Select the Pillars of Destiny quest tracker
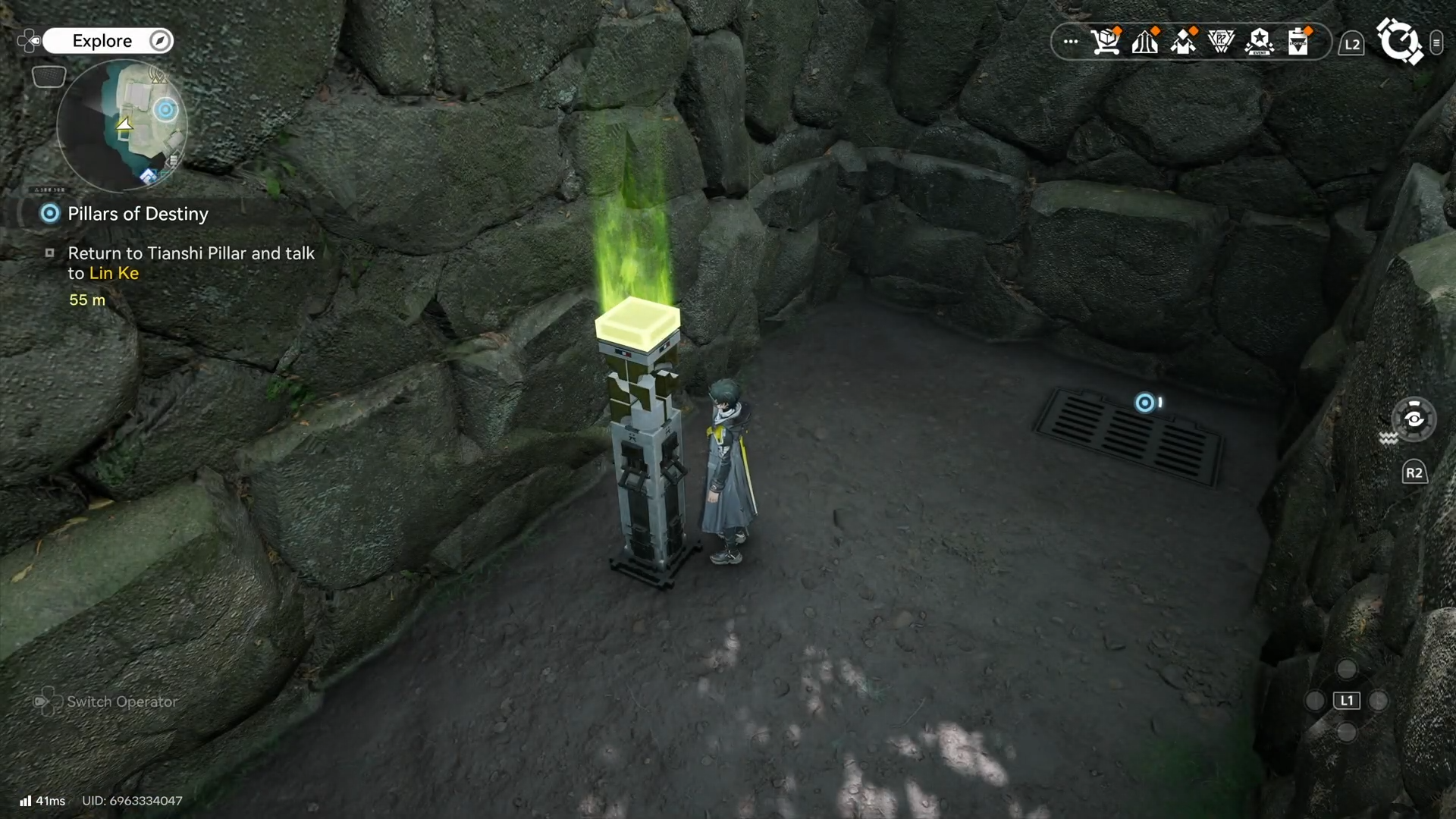Screen dimensions: 1456x819 pos(137,214)
